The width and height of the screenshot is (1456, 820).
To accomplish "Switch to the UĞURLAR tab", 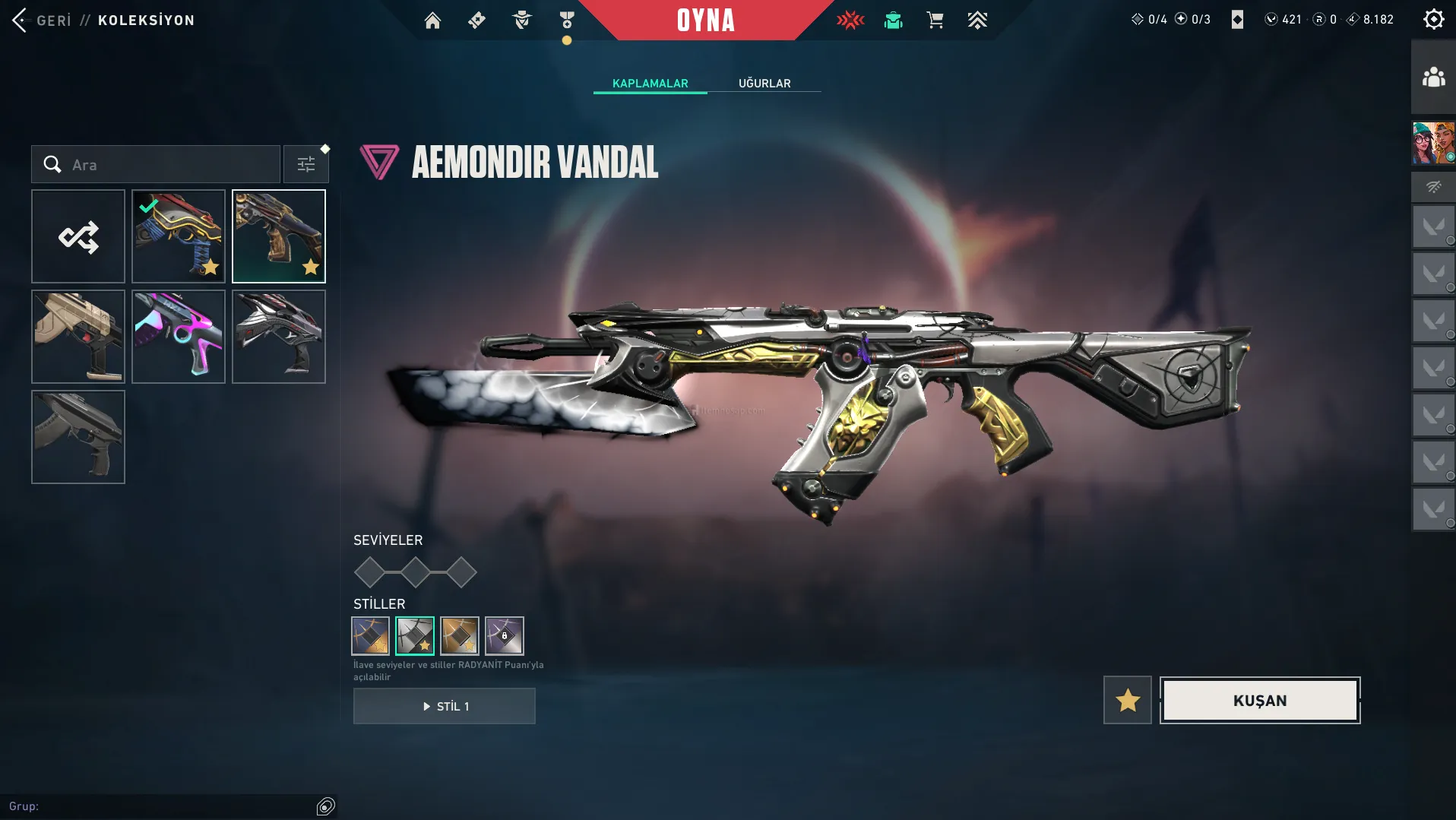I will coord(764,83).
